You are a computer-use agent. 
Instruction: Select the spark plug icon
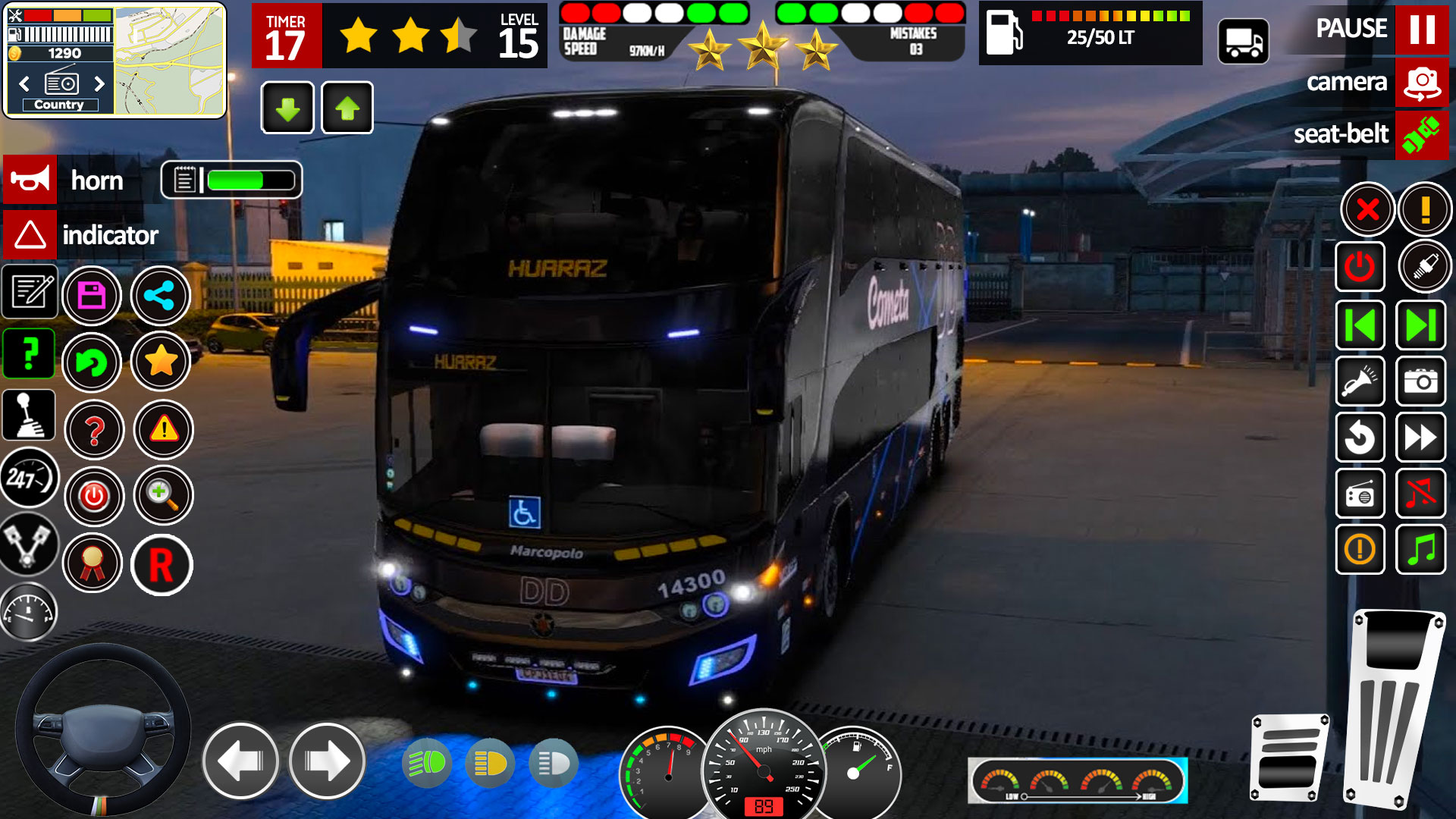tap(1424, 266)
